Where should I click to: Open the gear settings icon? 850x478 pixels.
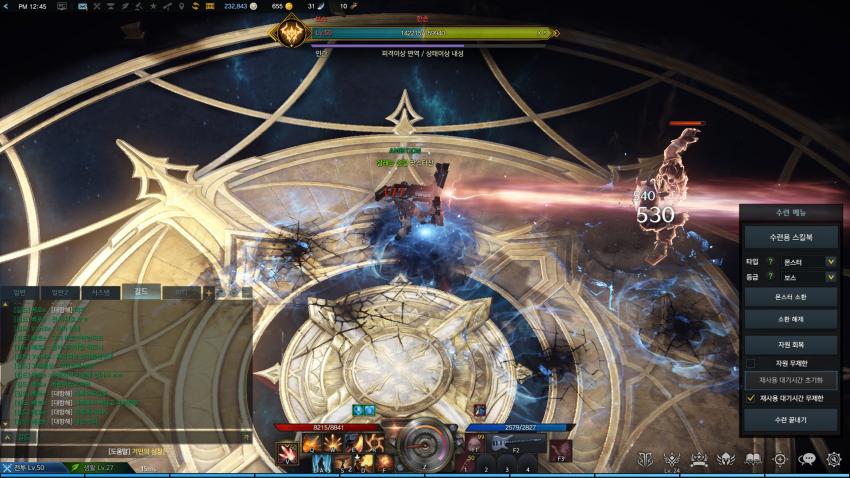pyautogui.click(x=834, y=459)
